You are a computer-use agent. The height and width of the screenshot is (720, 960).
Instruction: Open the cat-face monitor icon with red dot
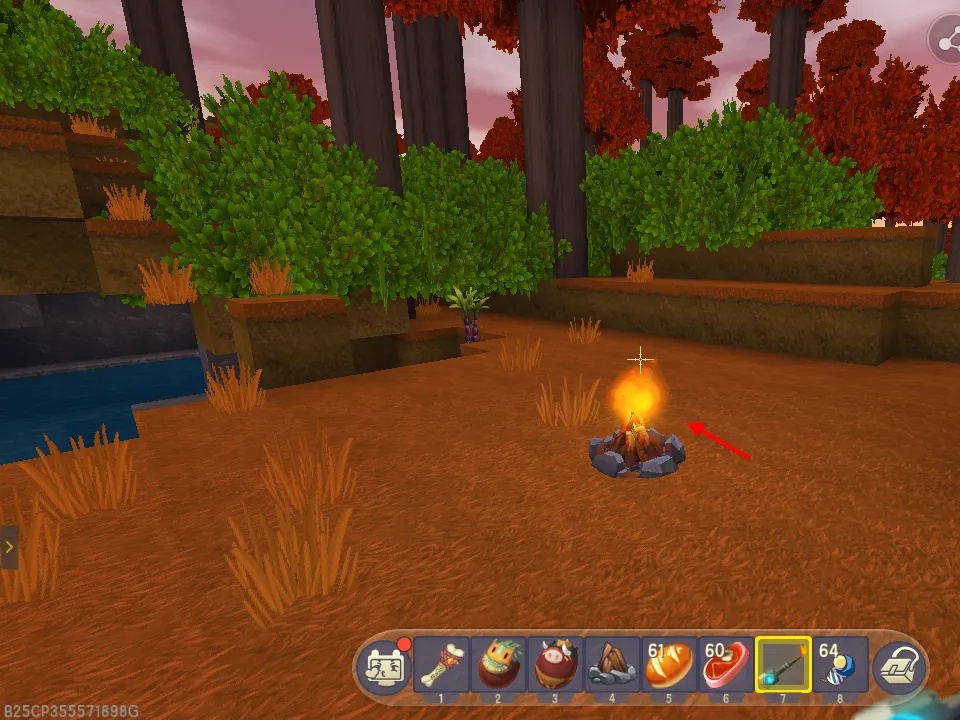coord(384,665)
